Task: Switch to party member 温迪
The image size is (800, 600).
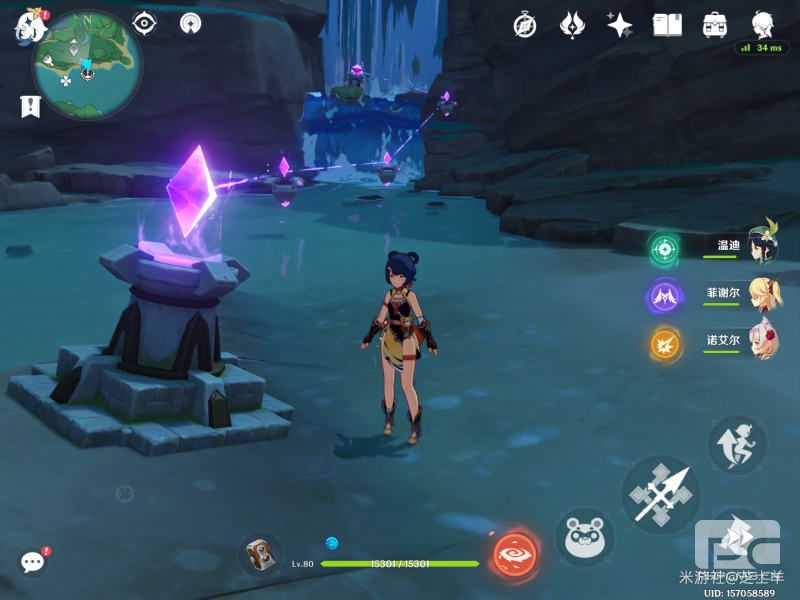Action: 762,246
